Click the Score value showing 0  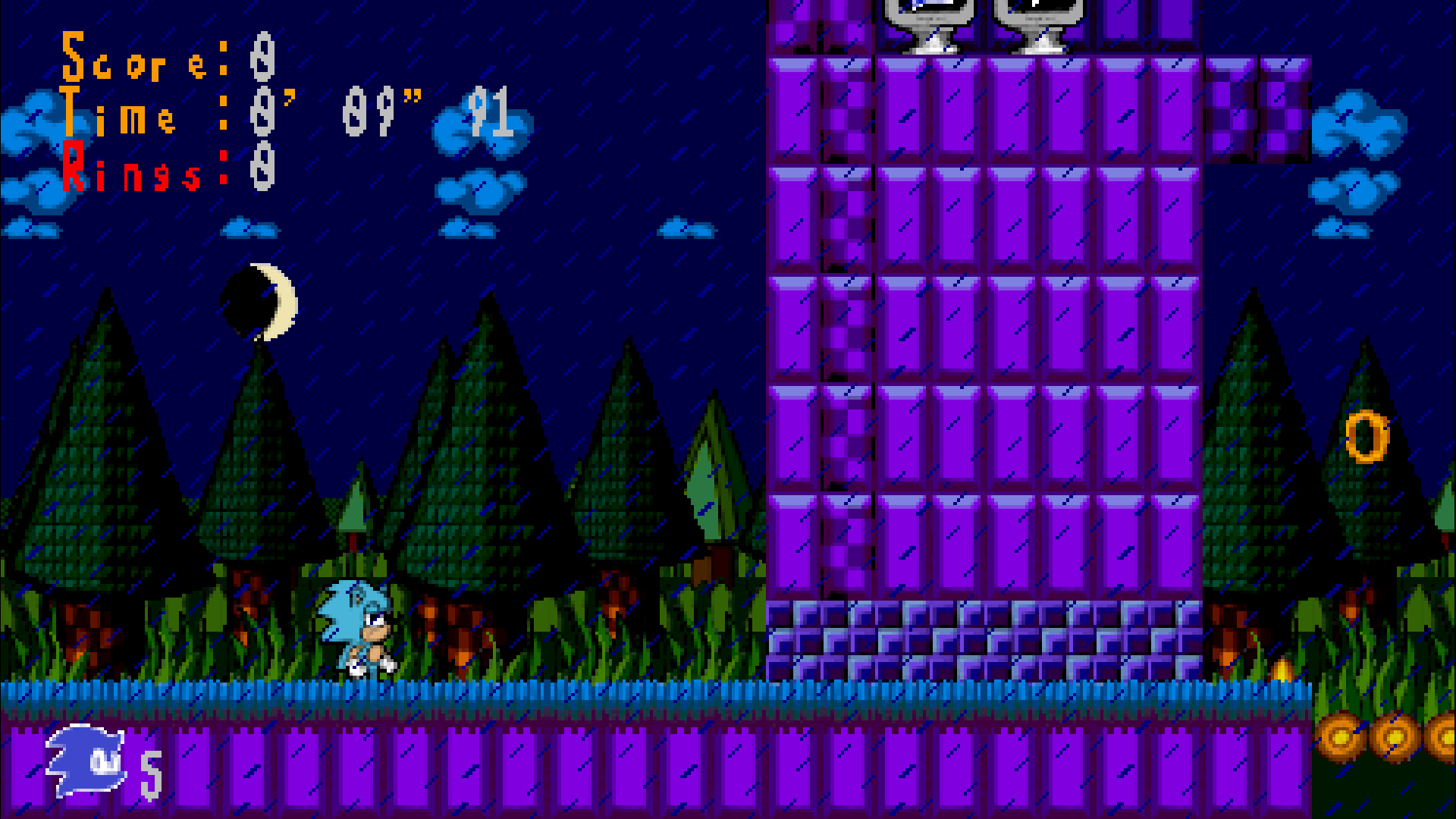[262, 61]
